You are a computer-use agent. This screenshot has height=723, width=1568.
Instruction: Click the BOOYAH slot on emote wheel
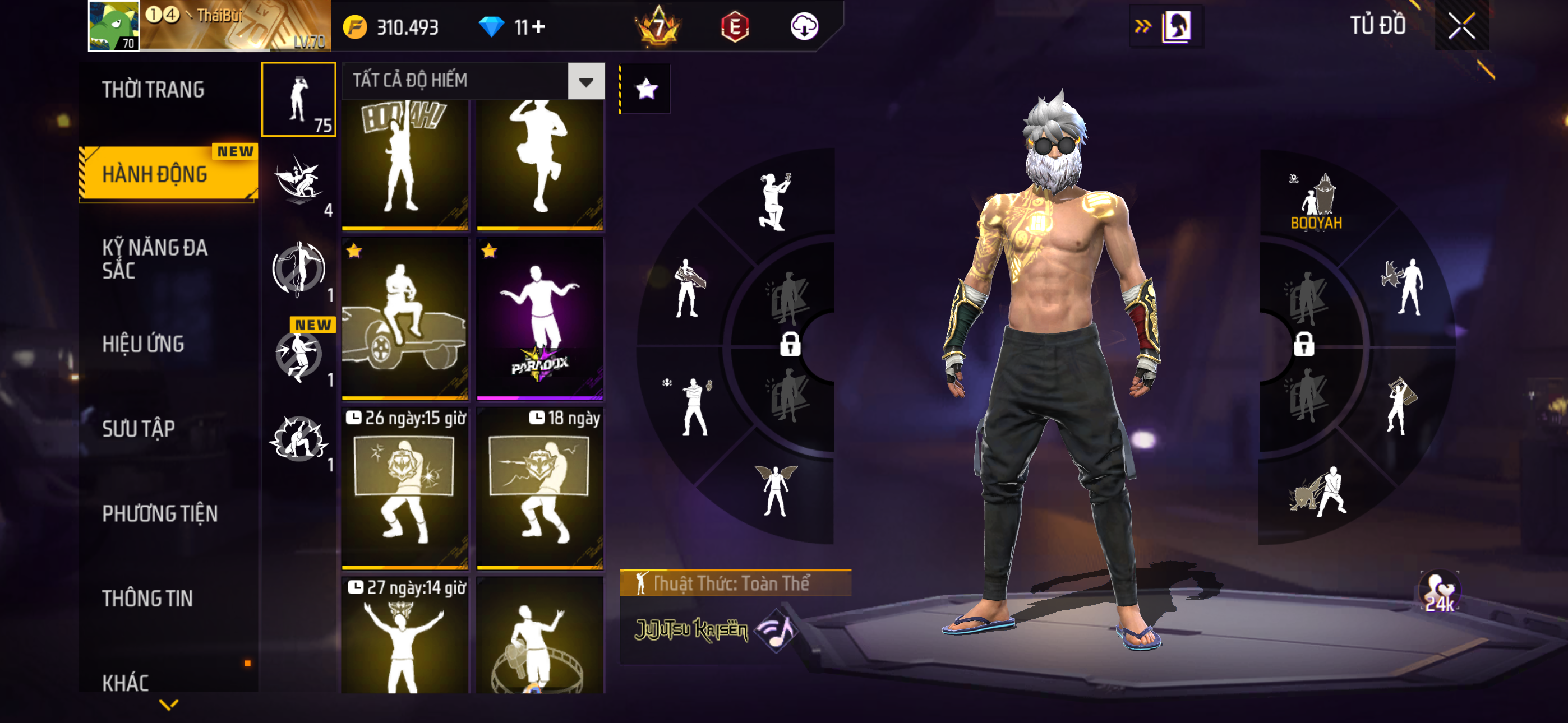1316,203
